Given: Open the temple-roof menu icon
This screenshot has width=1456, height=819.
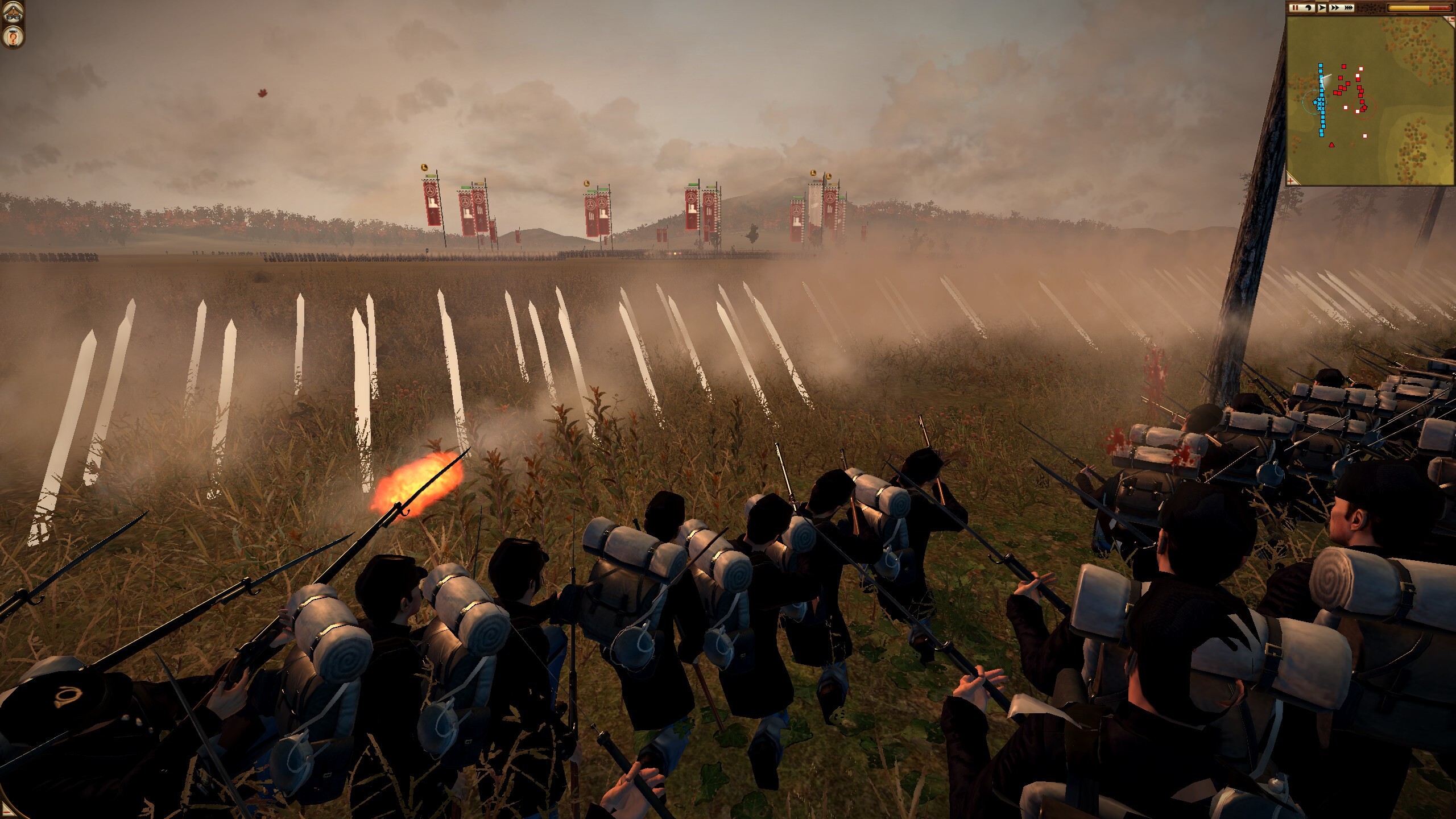Looking at the screenshot, I should 11,12.
